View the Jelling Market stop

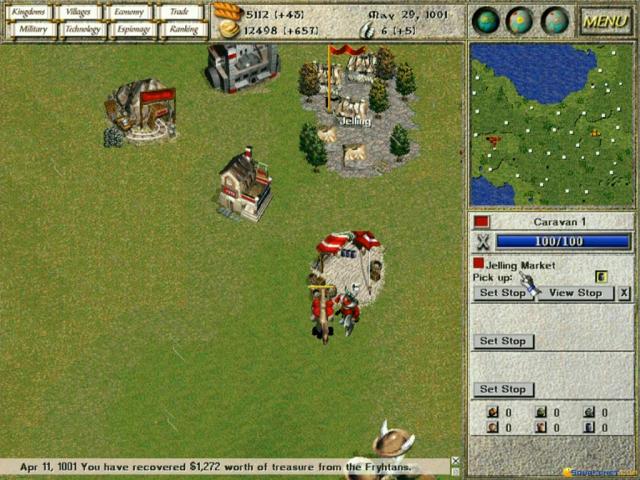coord(575,293)
